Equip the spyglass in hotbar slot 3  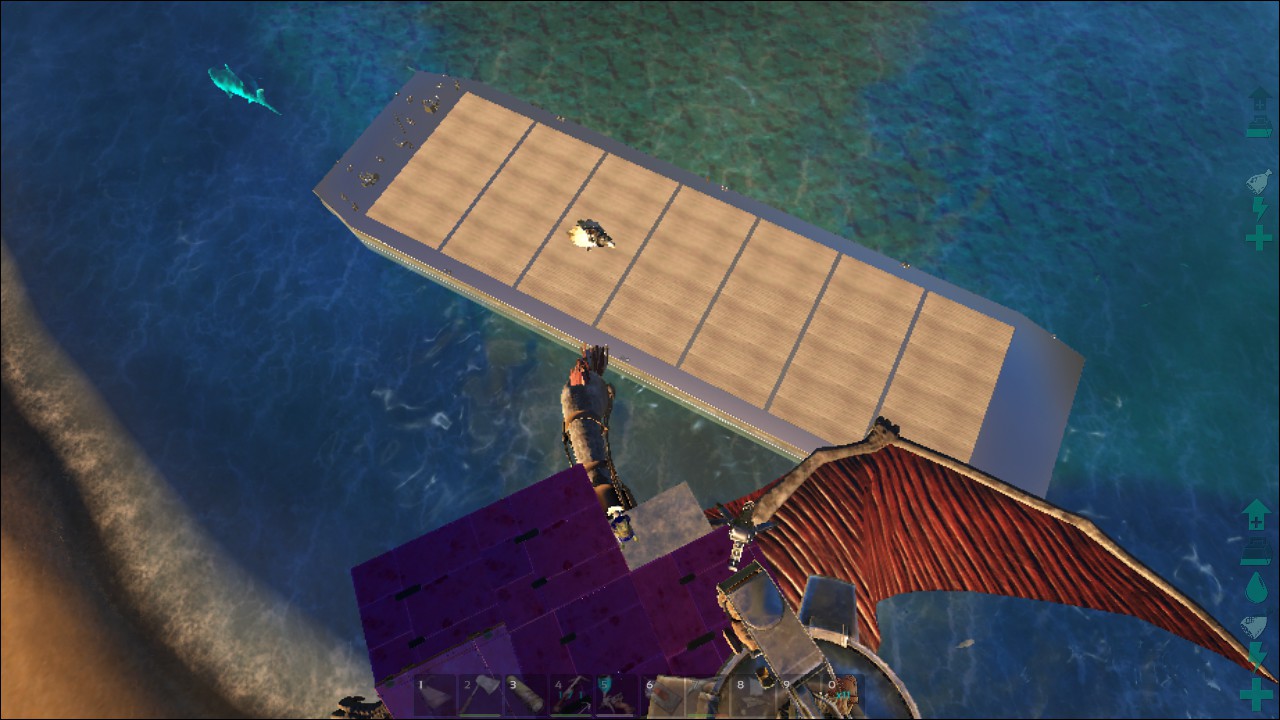click(x=525, y=692)
